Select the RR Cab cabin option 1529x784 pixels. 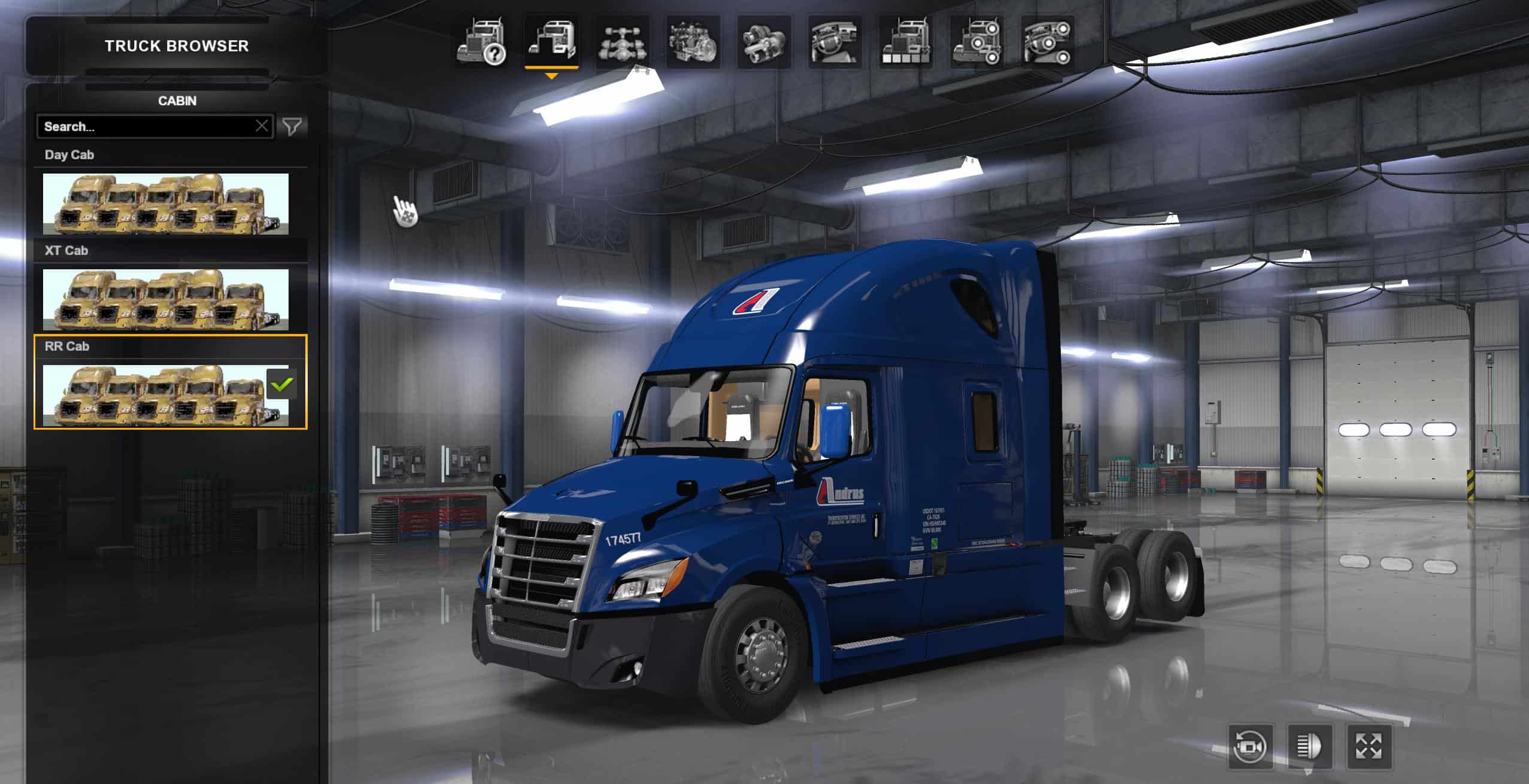point(165,395)
